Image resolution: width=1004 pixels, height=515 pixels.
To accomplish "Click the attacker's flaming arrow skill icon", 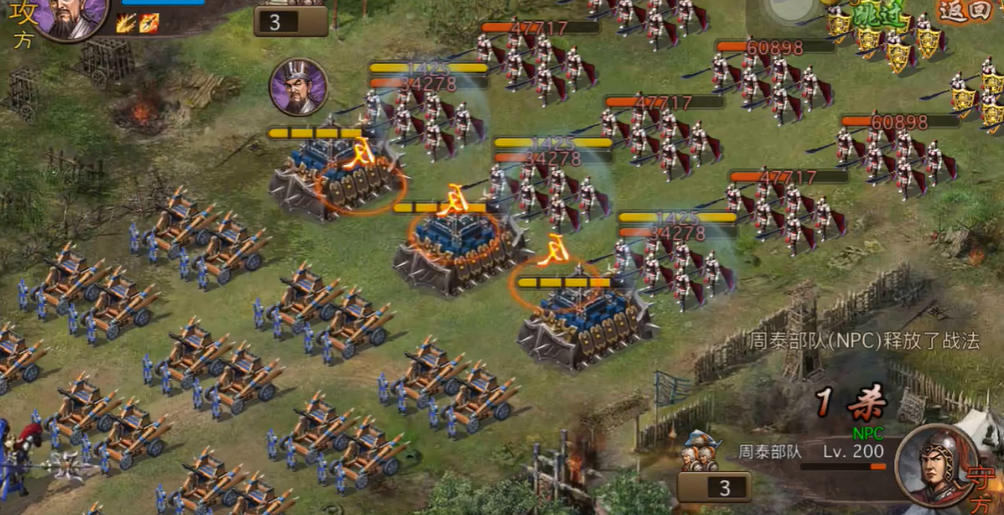I will coord(148,23).
